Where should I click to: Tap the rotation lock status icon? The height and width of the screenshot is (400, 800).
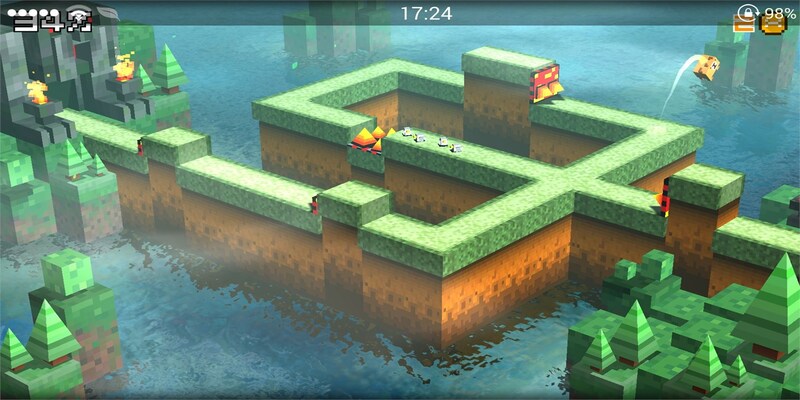tap(747, 12)
